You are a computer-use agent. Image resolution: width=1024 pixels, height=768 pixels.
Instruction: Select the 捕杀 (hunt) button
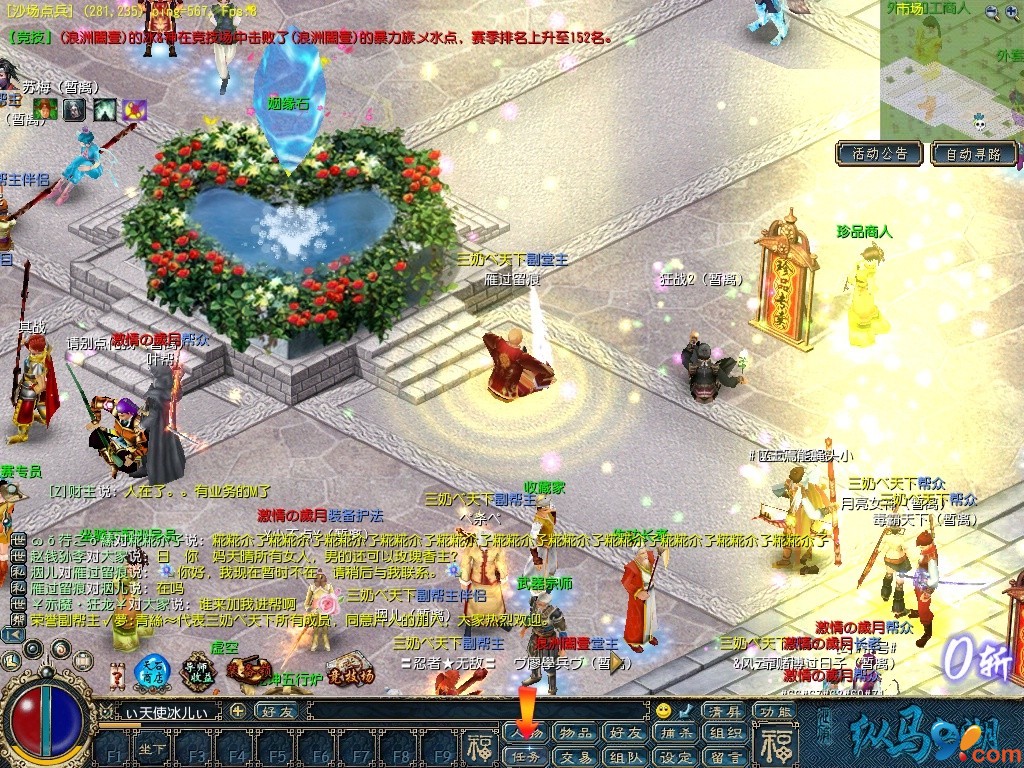676,733
